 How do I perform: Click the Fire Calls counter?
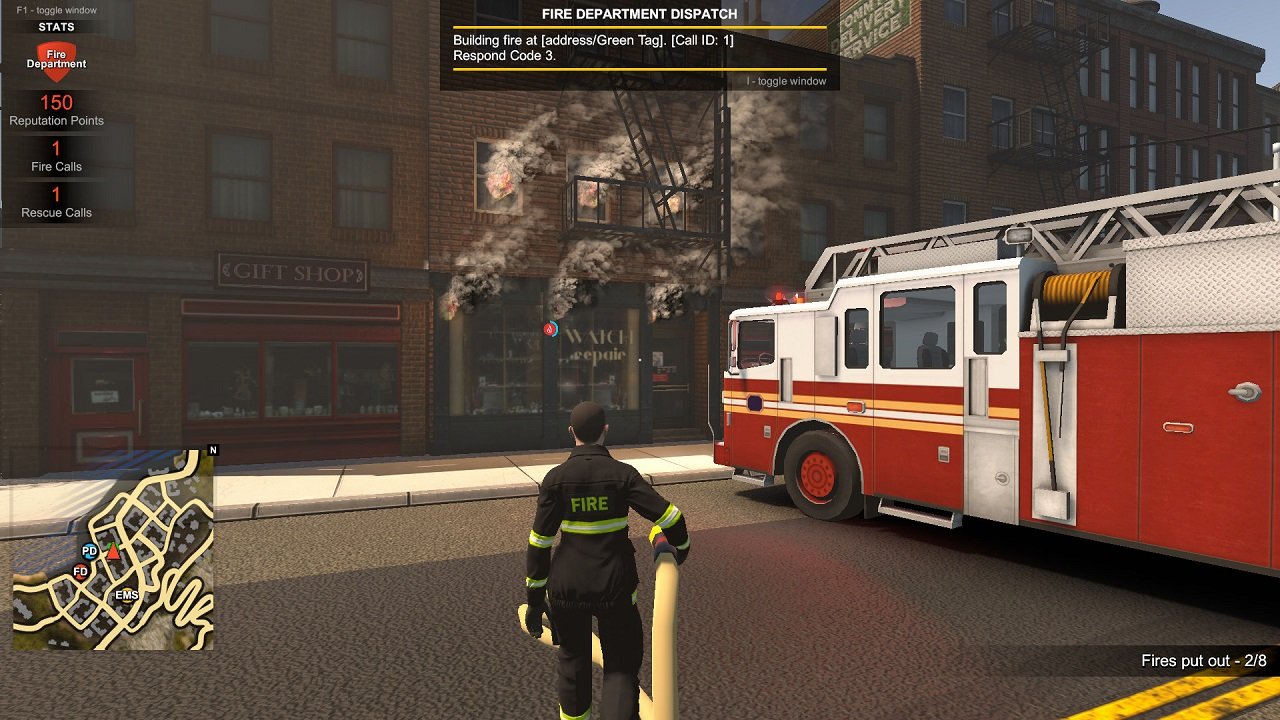pyautogui.click(x=56, y=157)
